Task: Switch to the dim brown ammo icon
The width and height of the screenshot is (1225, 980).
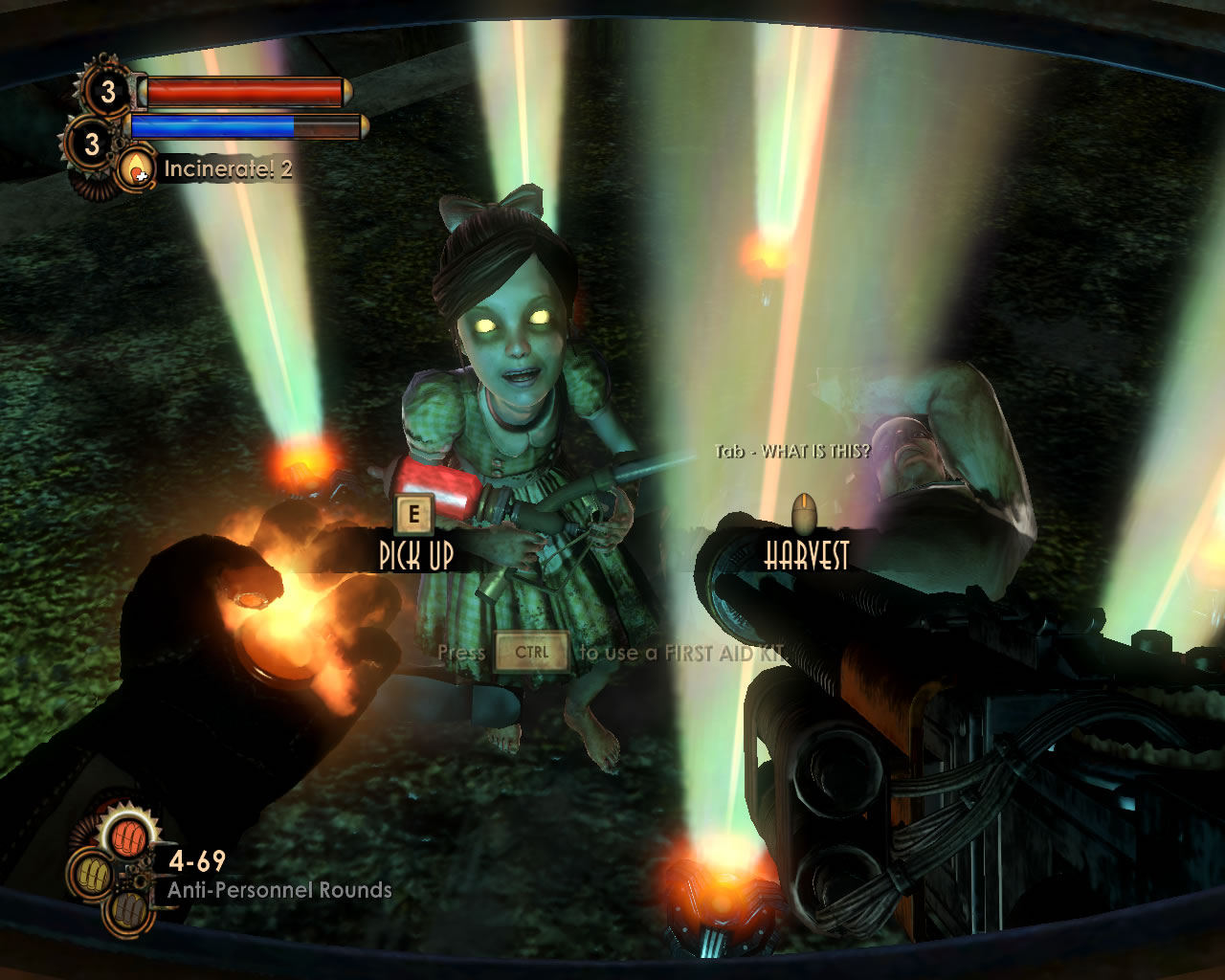Action: click(x=128, y=911)
